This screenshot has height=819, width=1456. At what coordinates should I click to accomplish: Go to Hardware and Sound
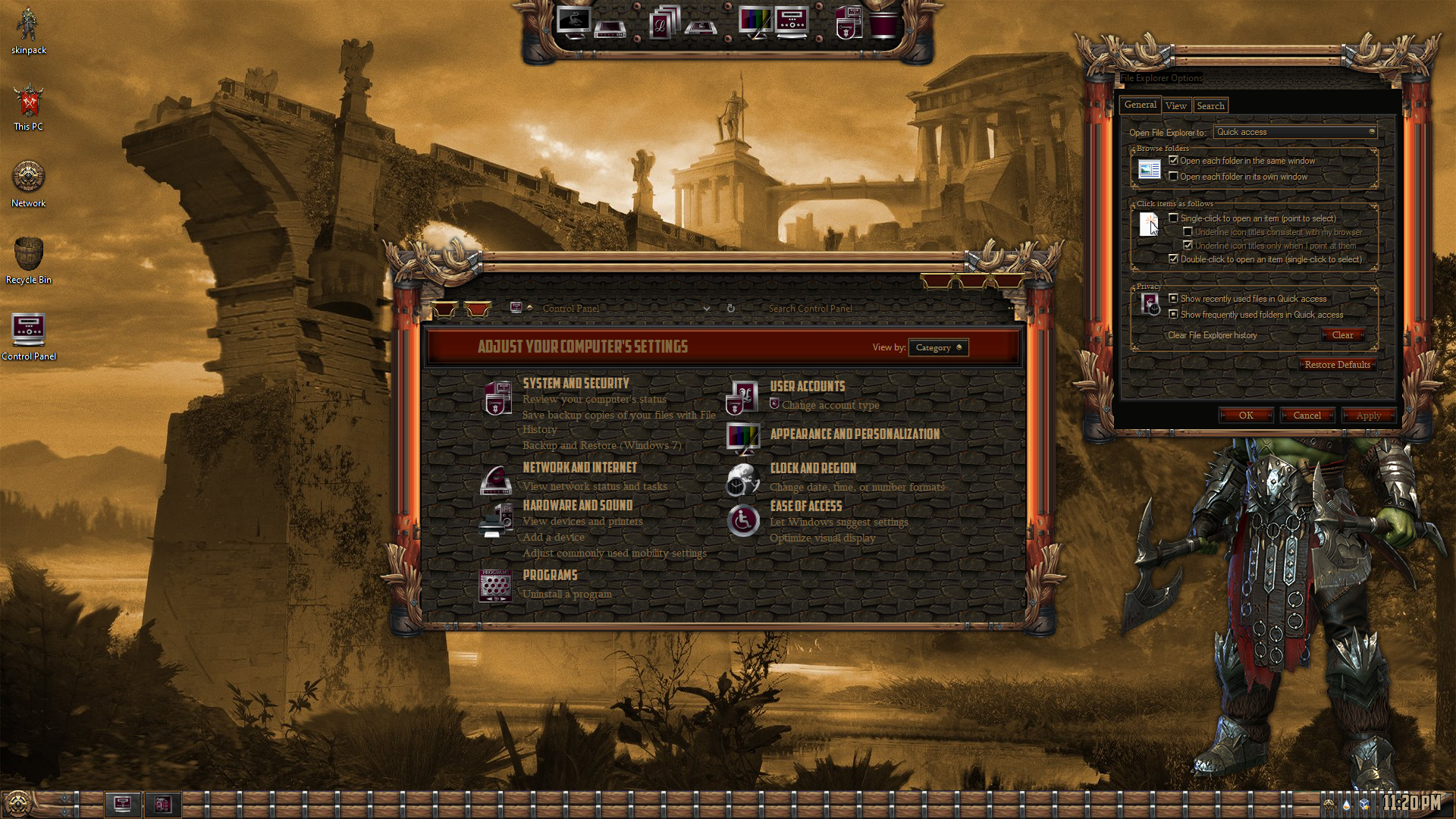577,505
